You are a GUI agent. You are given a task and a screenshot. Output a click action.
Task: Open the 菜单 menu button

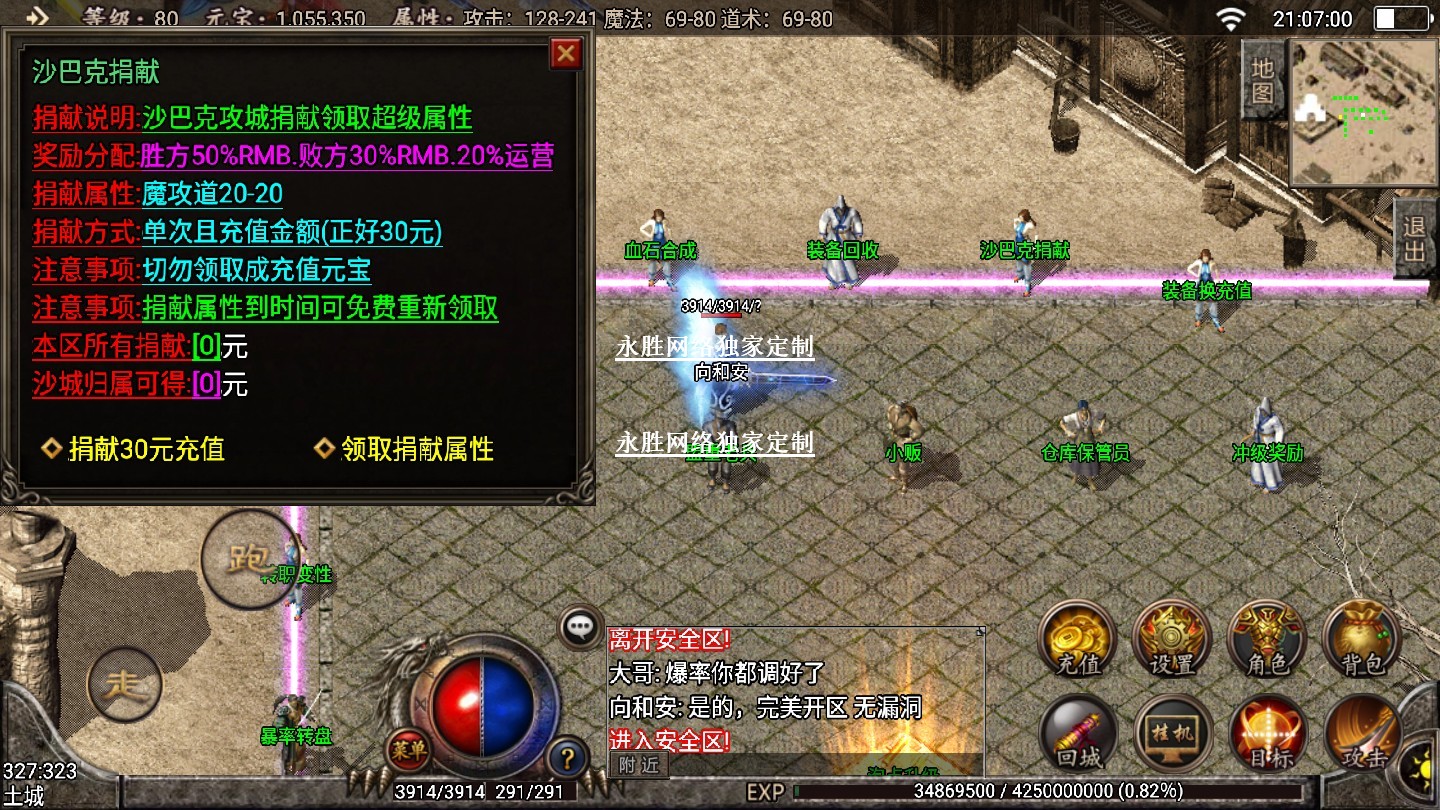pyautogui.click(x=408, y=747)
